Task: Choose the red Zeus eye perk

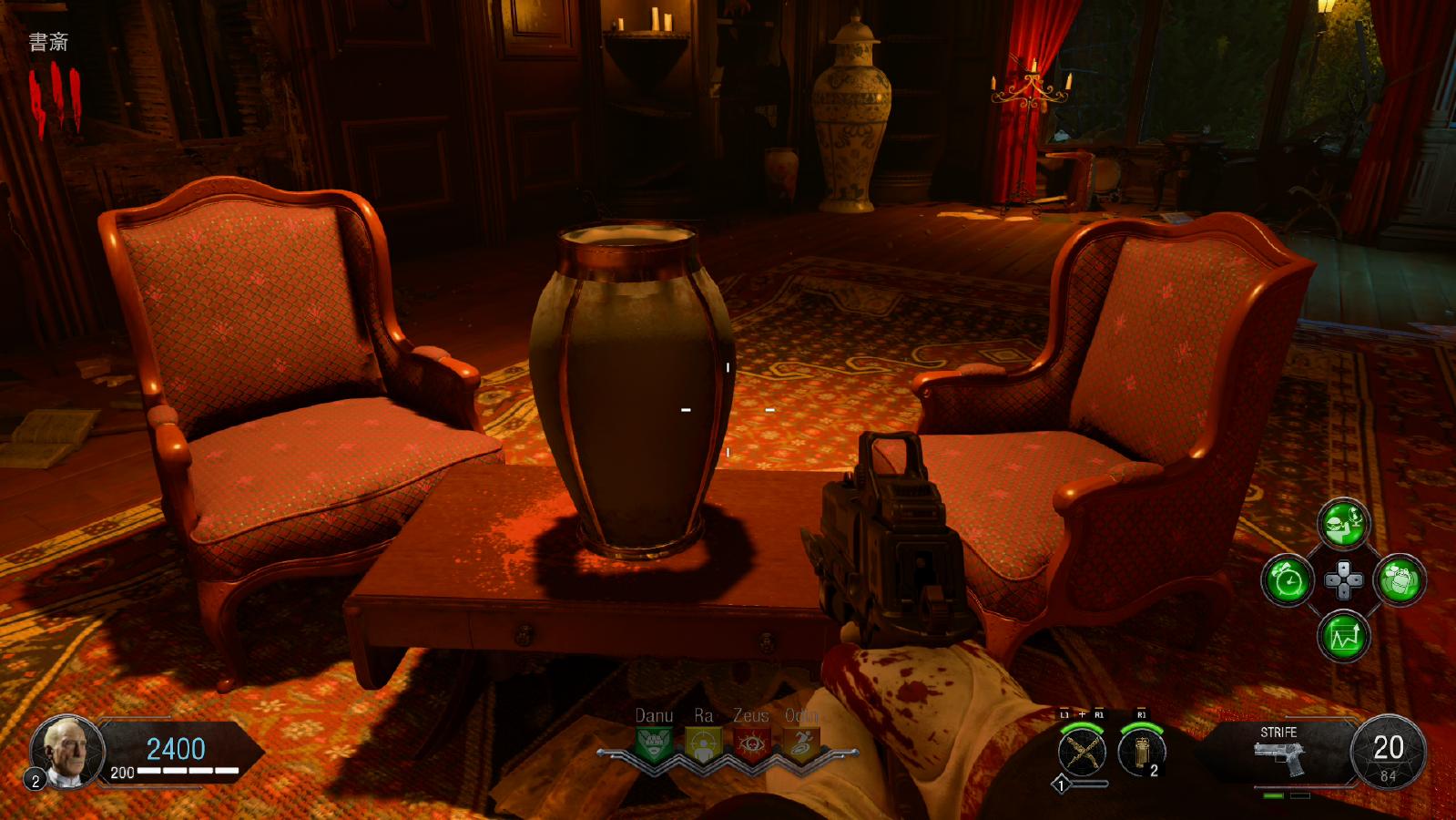Action: coord(751,744)
